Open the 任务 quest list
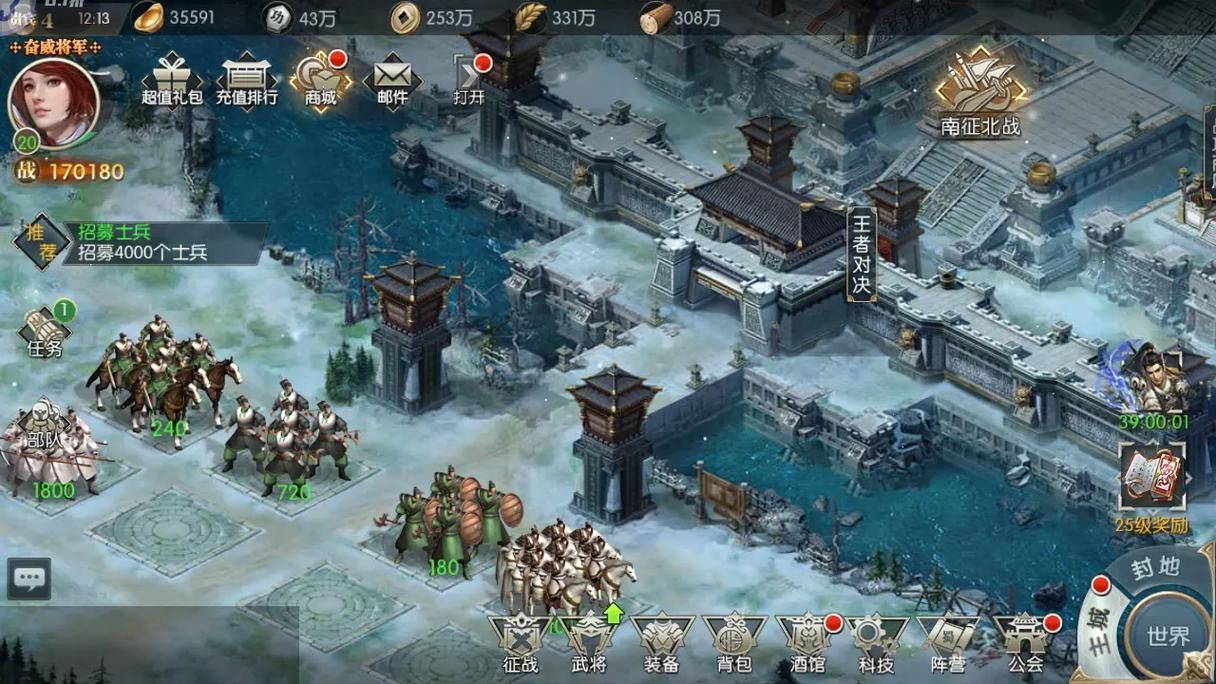Image resolution: width=1216 pixels, height=684 pixels. 46,332
